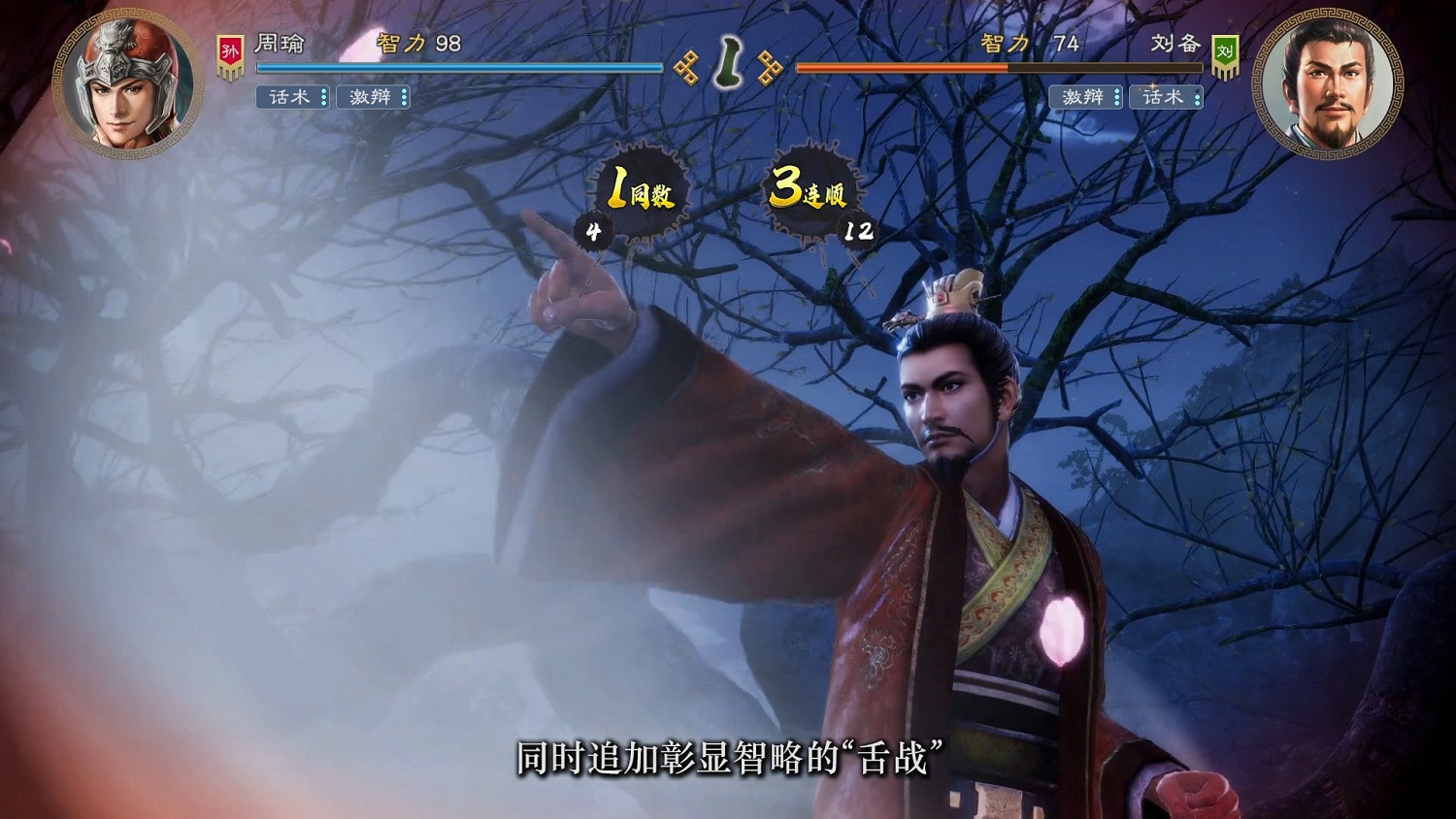Select the jade seal emblem at top center
This screenshot has width=1456, height=819.
point(728,64)
